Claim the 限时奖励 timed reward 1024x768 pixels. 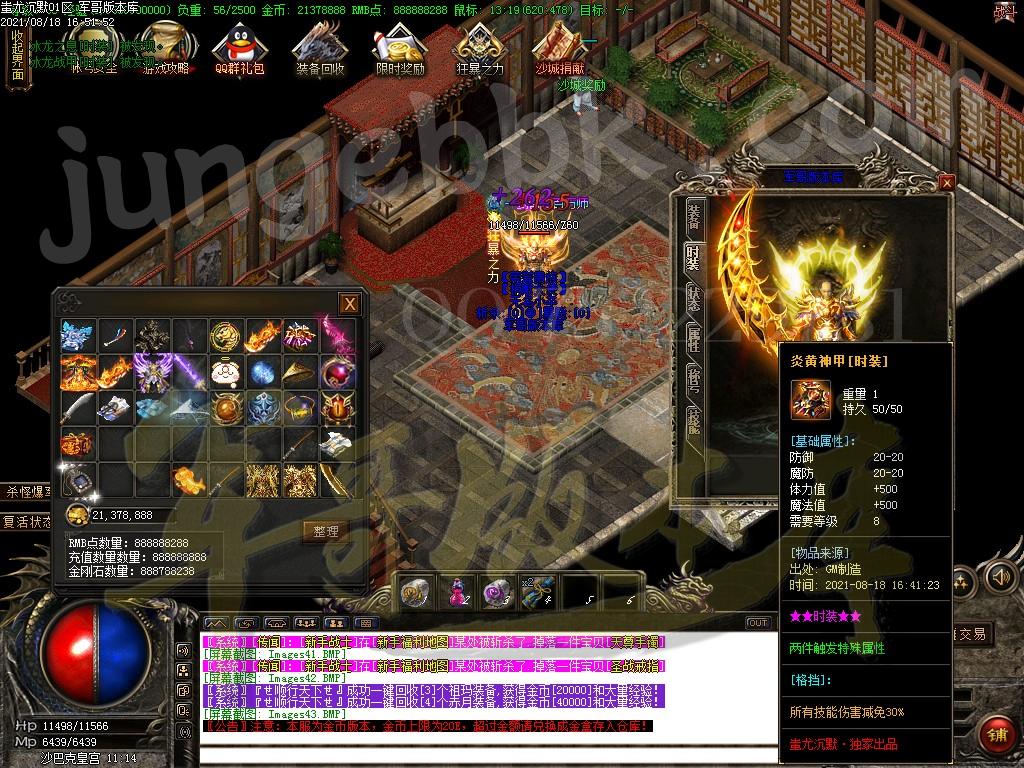pyautogui.click(x=400, y=50)
